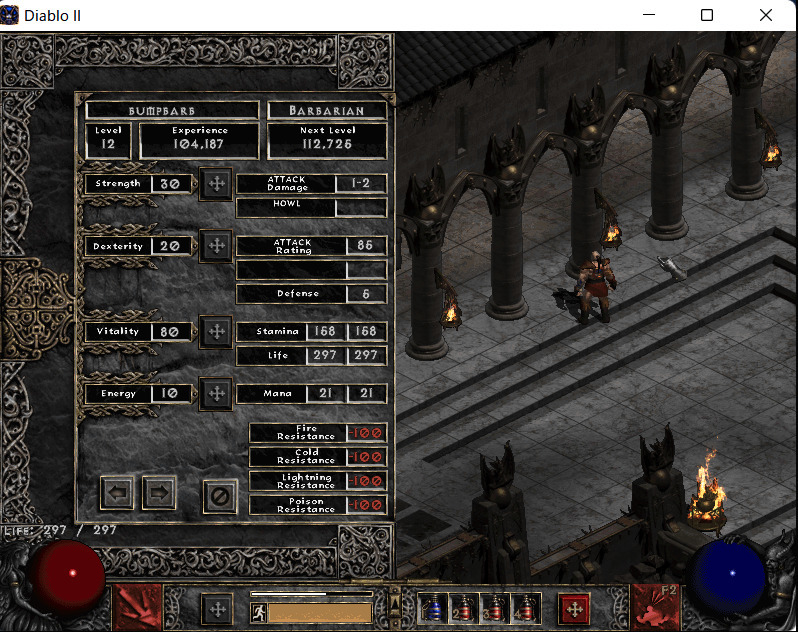This screenshot has height=632, width=798.
Task: Use the blue mana potion in belt
Action: tap(433, 607)
